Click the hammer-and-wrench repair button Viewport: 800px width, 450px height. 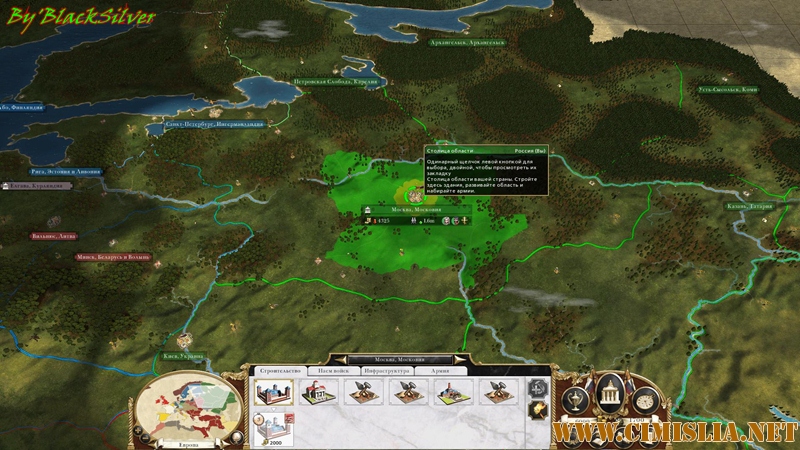[x=540, y=387]
